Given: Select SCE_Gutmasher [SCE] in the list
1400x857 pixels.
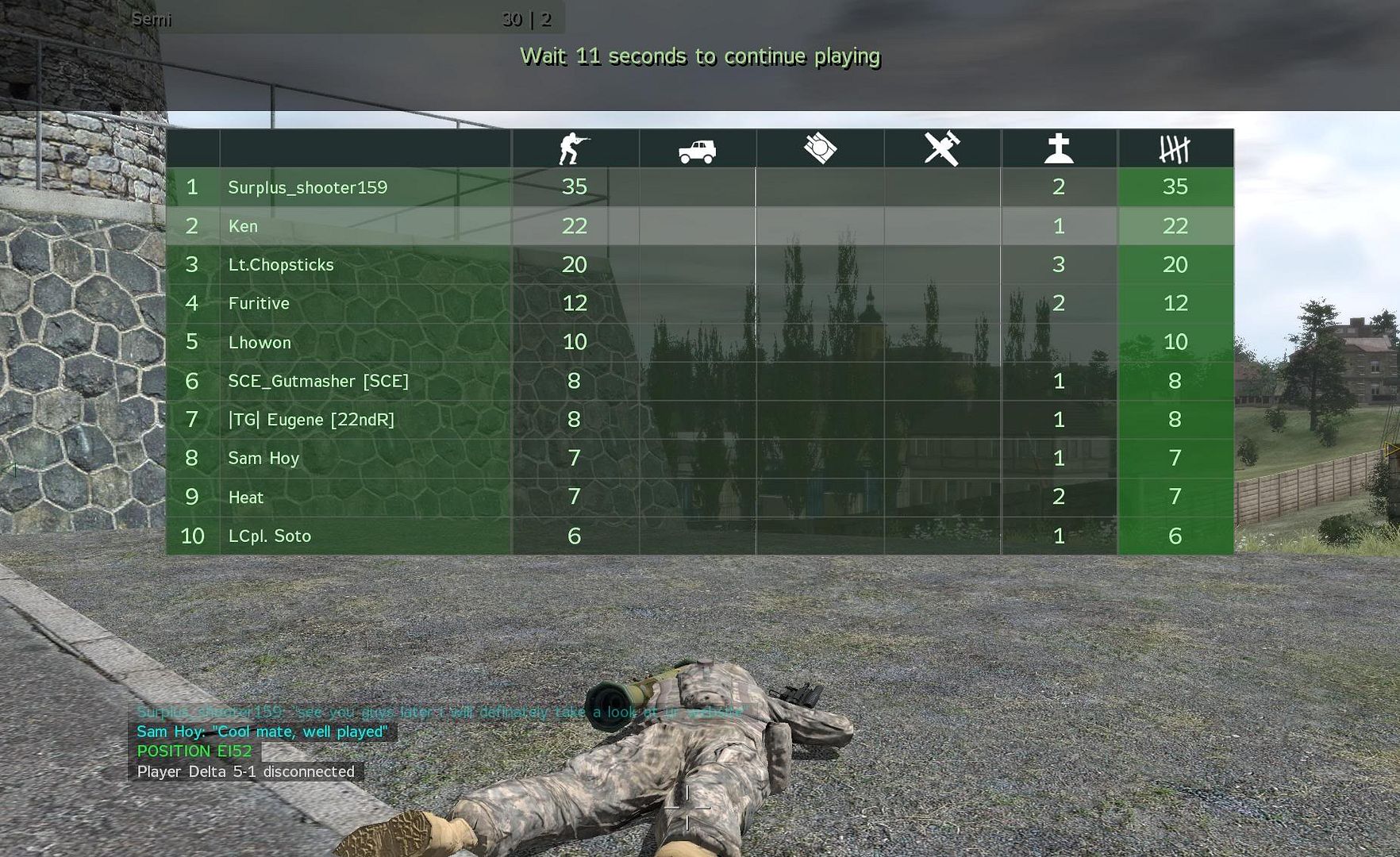Looking at the screenshot, I should [x=318, y=381].
